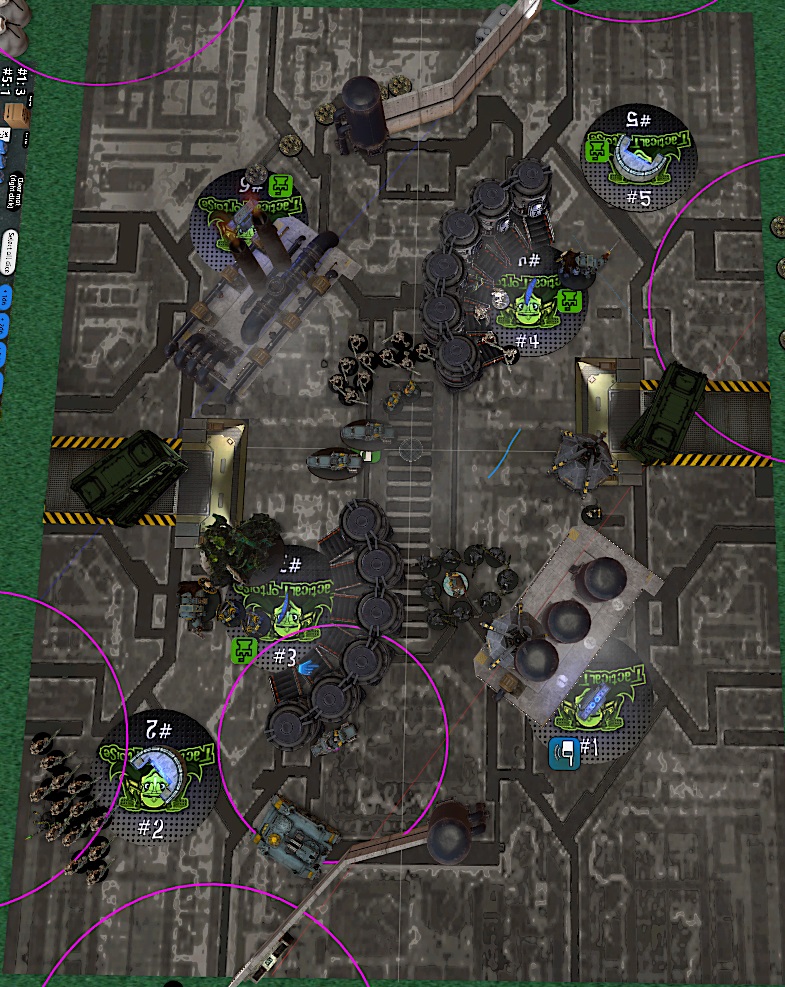The width and height of the screenshot is (785, 987).
Task: Click the Clear mat button
Action: pyautogui.click(x=16, y=189)
